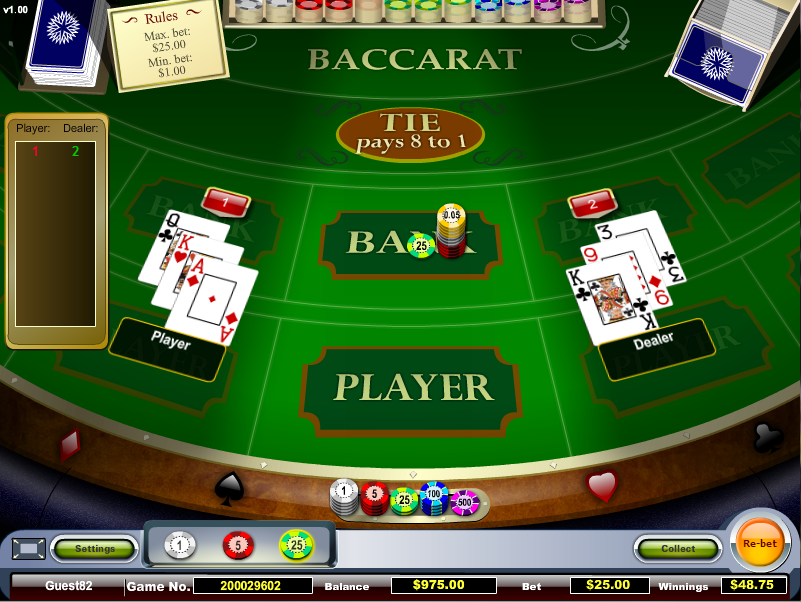Choose the TIE pays 8 to 1 bet

[411, 132]
